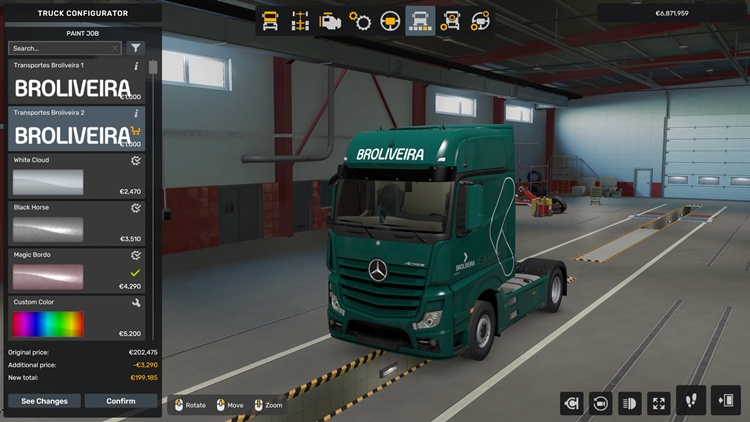Open the engine category tab
The height and width of the screenshot is (422, 750).
tap(330, 21)
